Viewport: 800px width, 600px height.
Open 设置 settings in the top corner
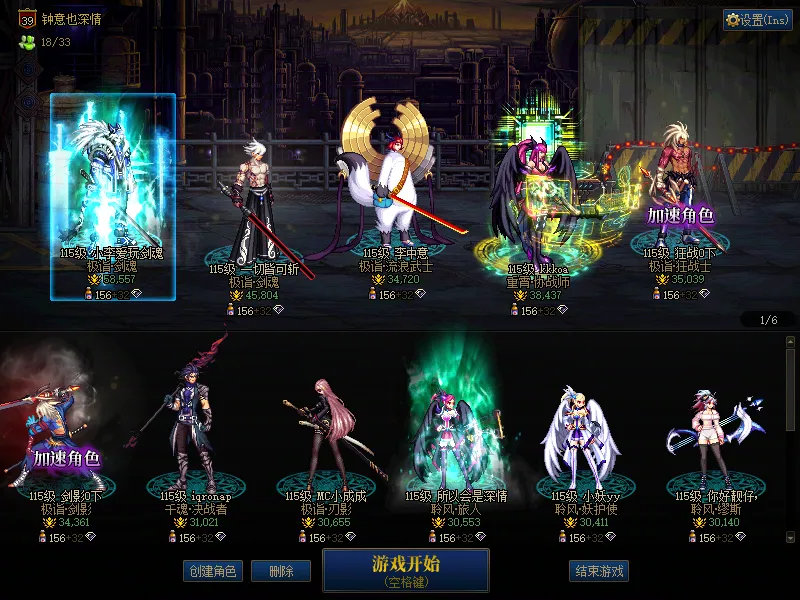coord(758,20)
